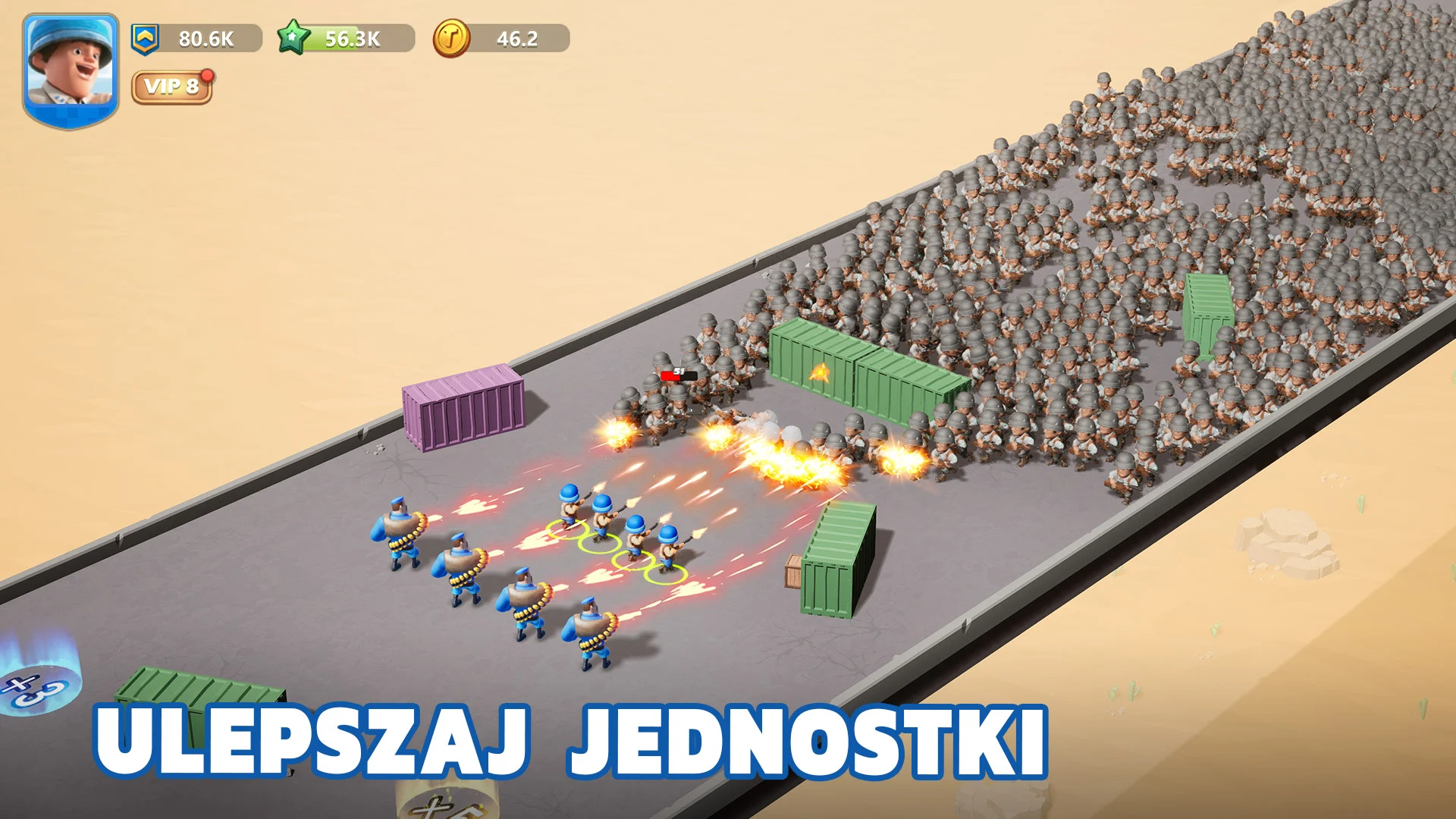Tap the gold coin icon next to 46.2
The height and width of the screenshot is (819, 1456).
450,37
